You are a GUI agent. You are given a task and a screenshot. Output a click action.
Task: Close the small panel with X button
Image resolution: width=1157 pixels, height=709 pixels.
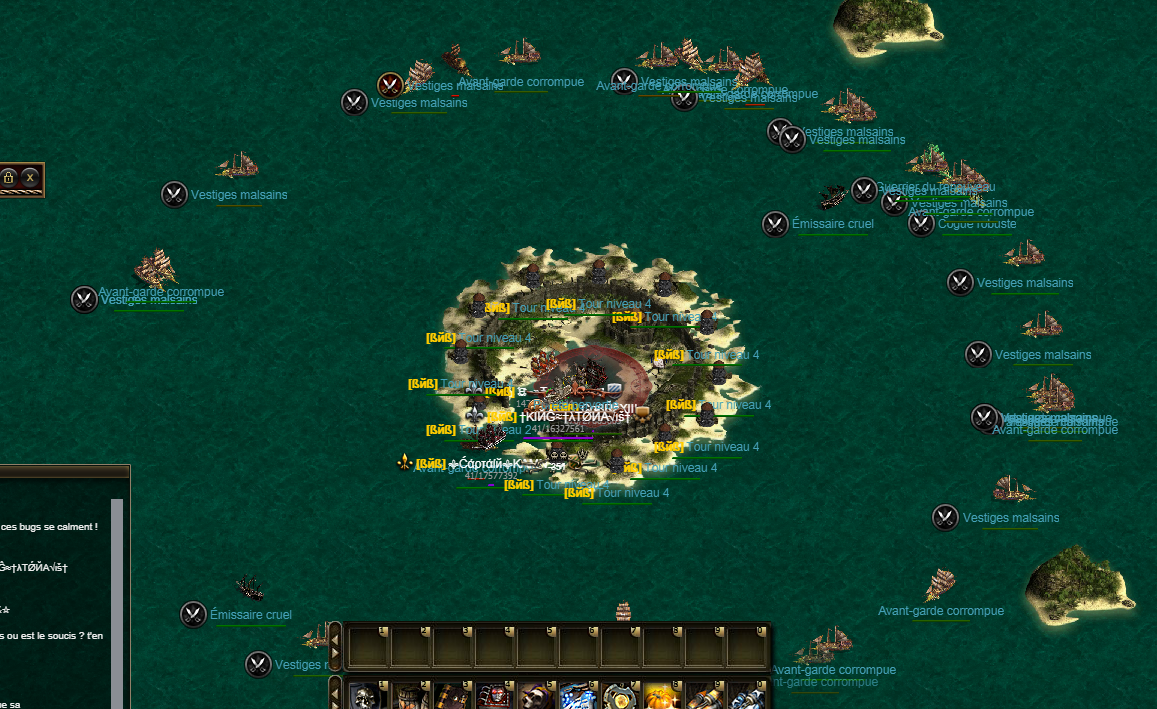(31, 178)
